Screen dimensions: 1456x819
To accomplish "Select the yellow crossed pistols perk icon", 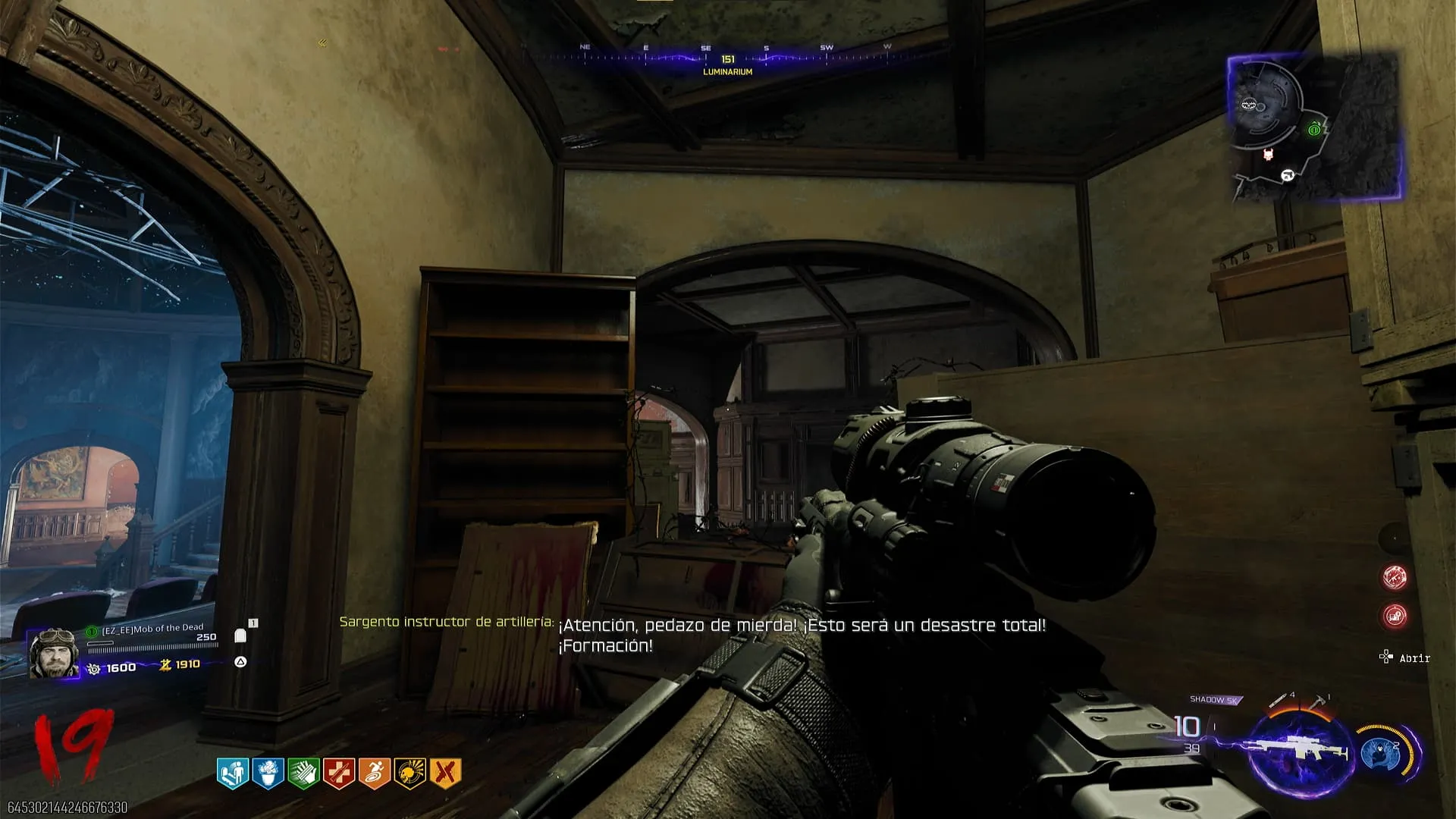I will [445, 773].
